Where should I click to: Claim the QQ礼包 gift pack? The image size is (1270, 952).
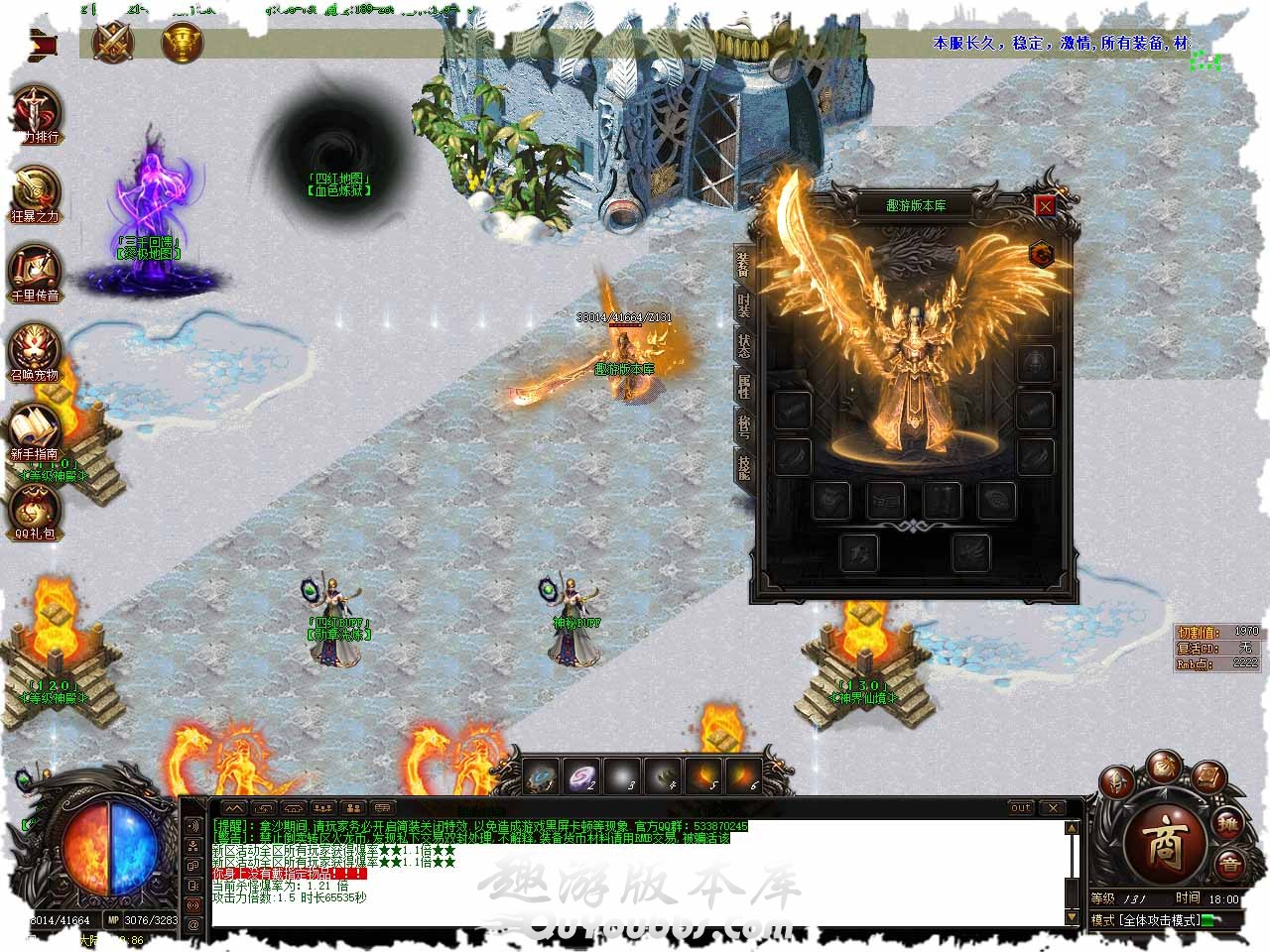coord(36,508)
